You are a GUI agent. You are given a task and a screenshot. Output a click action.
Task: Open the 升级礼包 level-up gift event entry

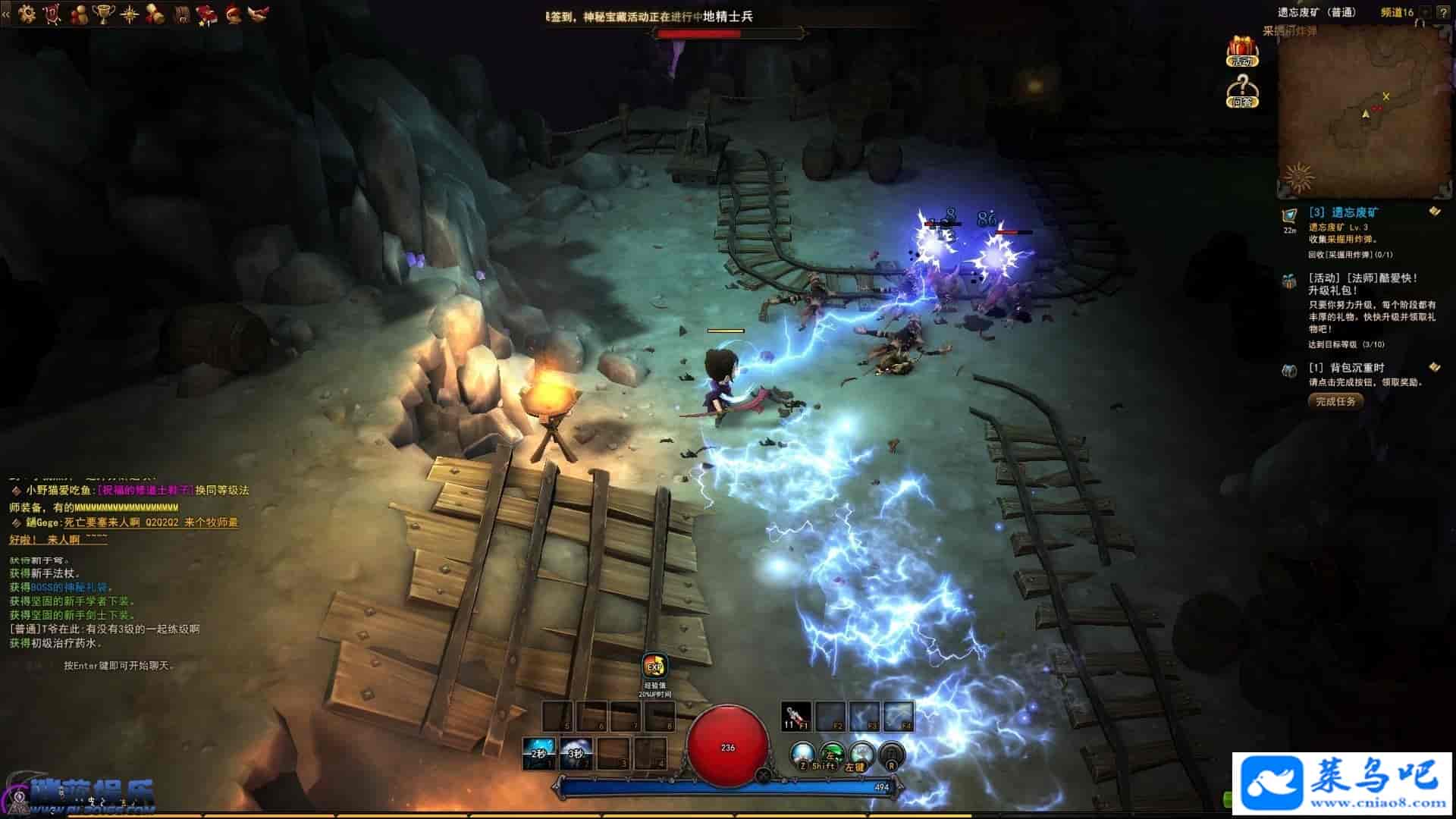tap(1362, 284)
